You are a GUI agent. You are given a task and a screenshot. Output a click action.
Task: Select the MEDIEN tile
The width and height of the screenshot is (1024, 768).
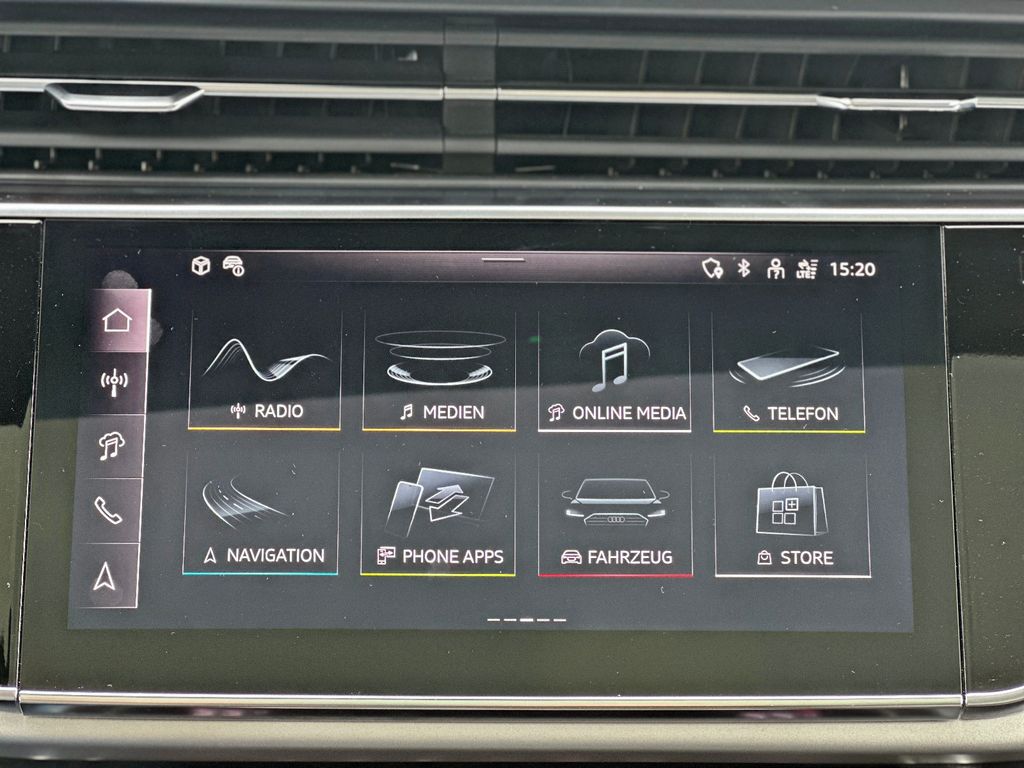[x=439, y=371]
